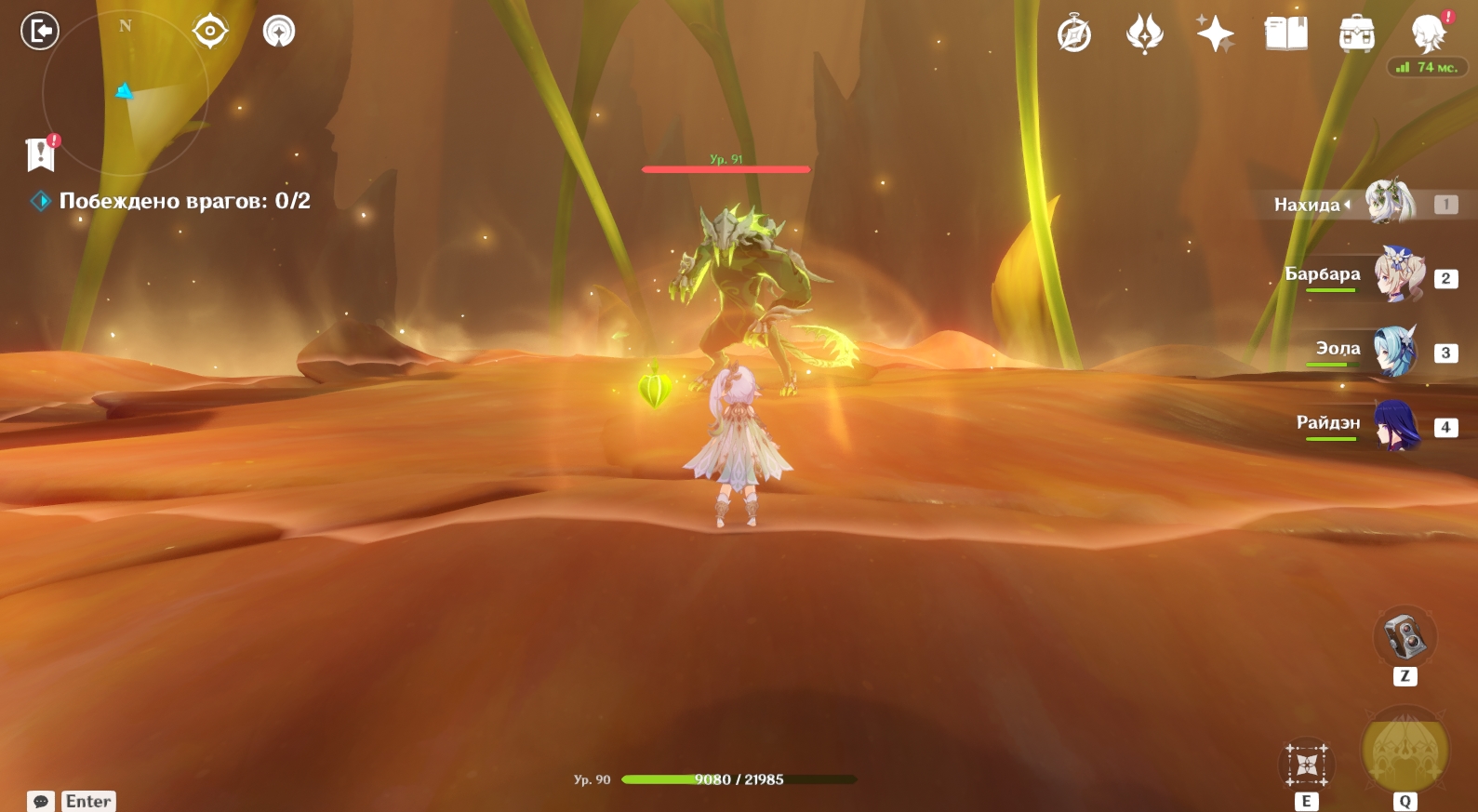This screenshot has width=1478, height=812.
Task: Use the camera gadget icon
Action: click(1405, 637)
